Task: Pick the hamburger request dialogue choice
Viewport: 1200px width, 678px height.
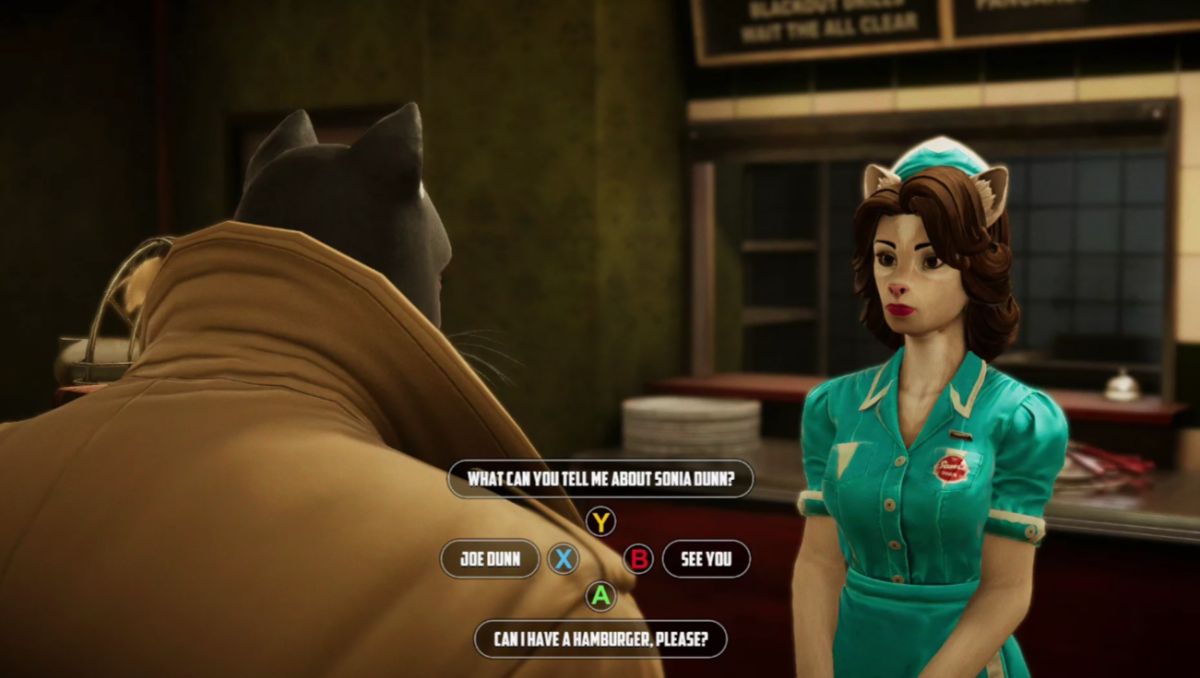Action: [x=600, y=639]
